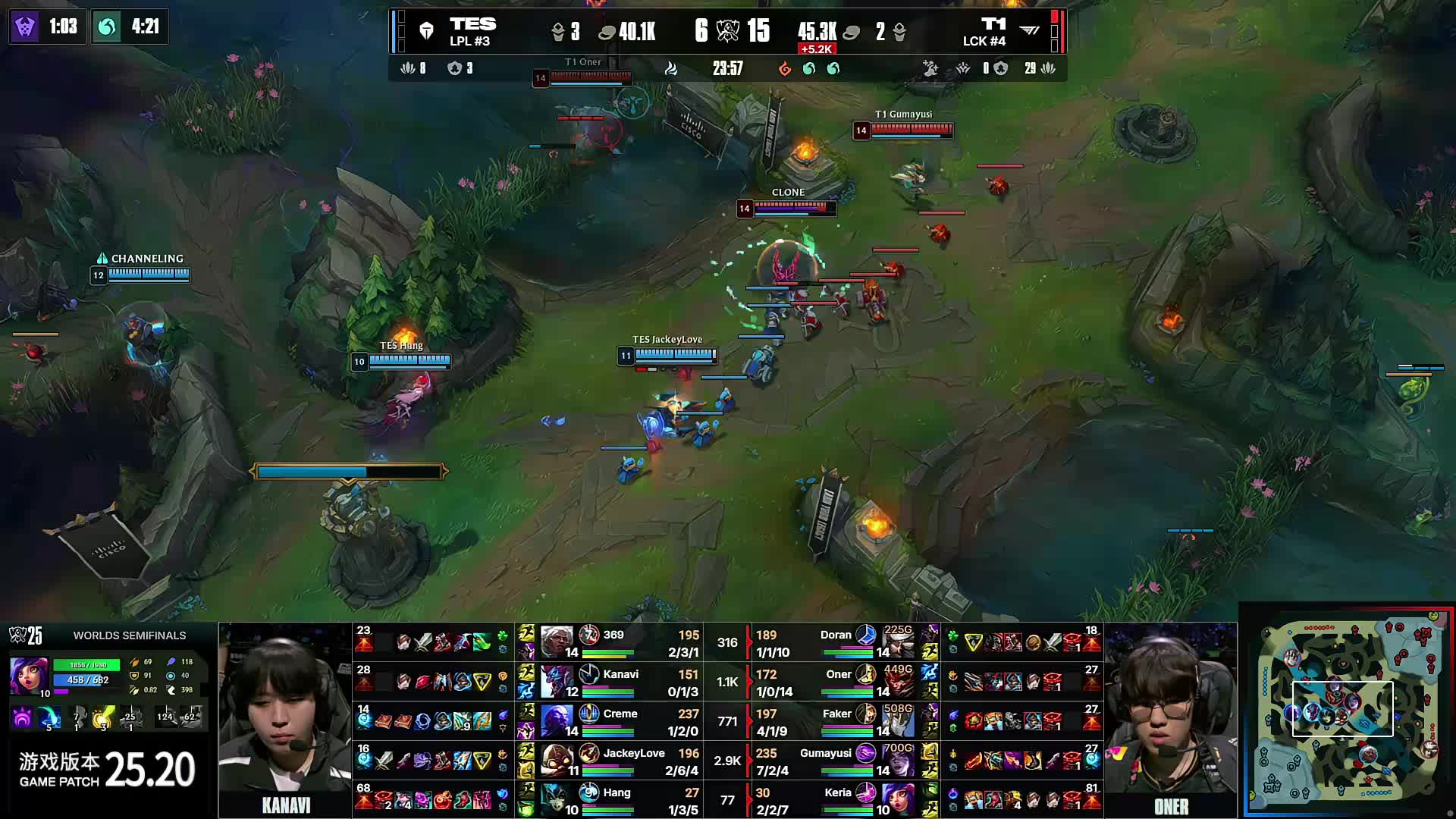The height and width of the screenshot is (819, 1456).
Task: Click the purple Baron timer icon
Action: point(26,27)
